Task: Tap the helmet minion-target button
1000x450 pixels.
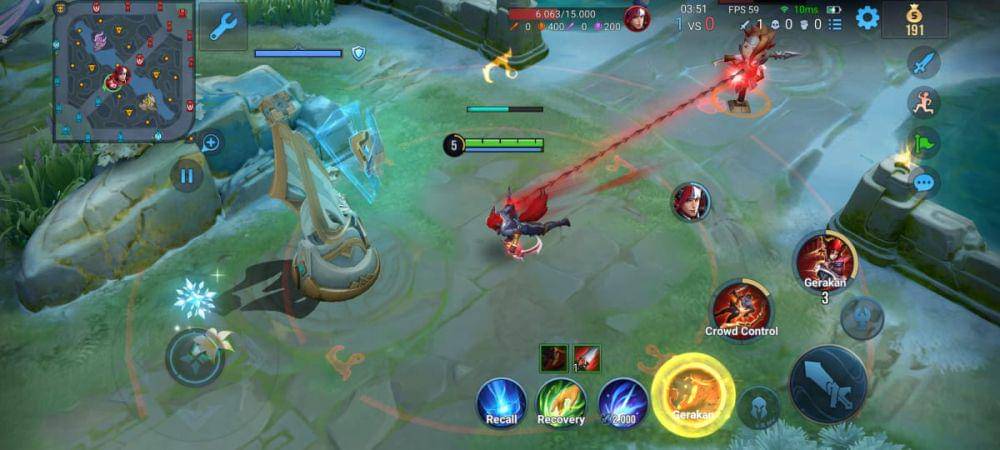Action: [759, 407]
